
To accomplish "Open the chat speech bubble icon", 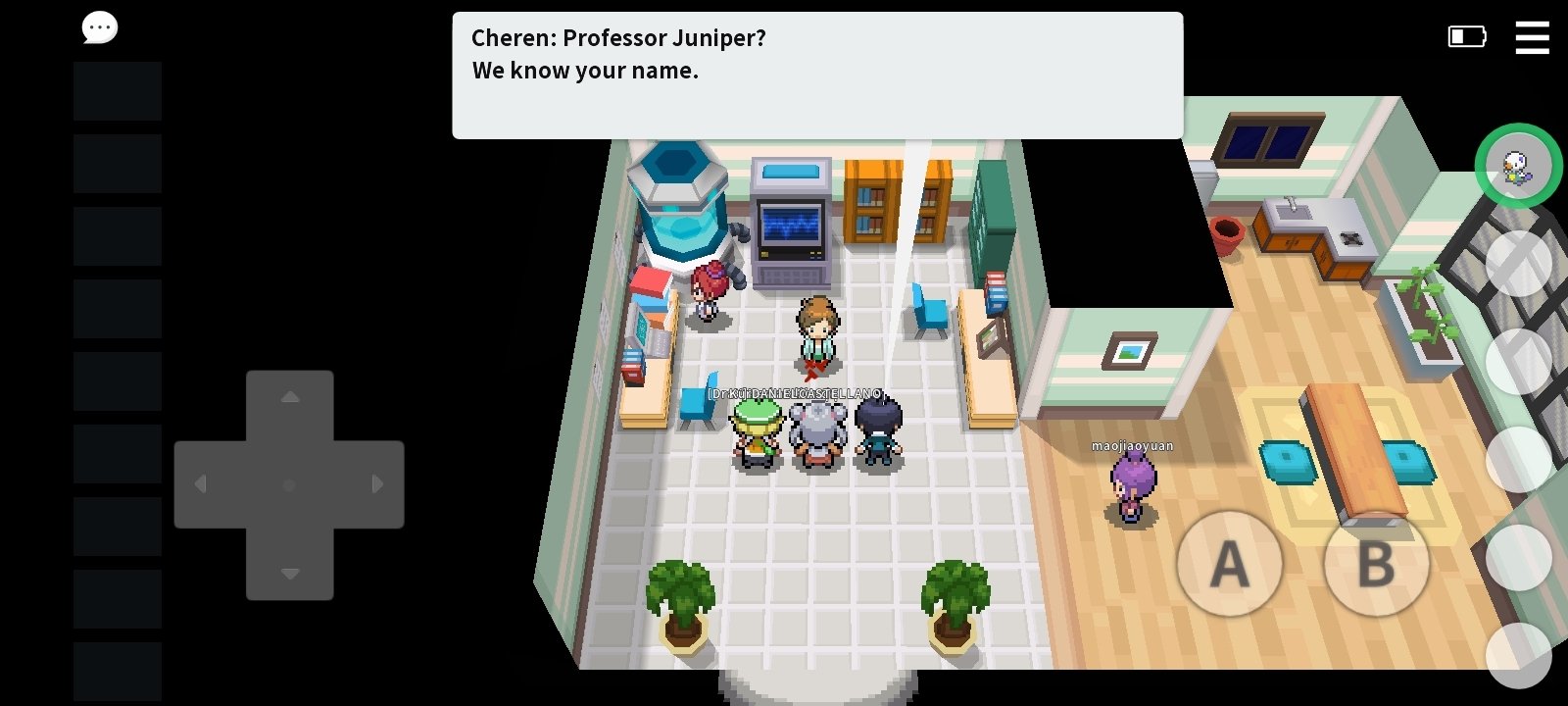I will pos(99,28).
